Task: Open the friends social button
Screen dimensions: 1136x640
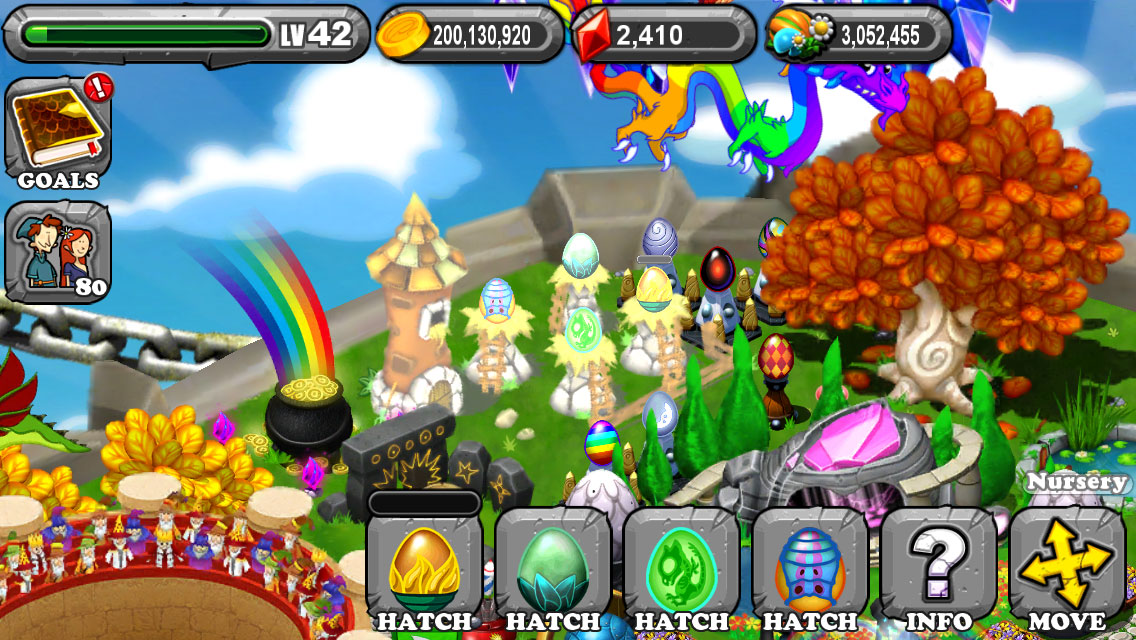Action: click(x=58, y=251)
